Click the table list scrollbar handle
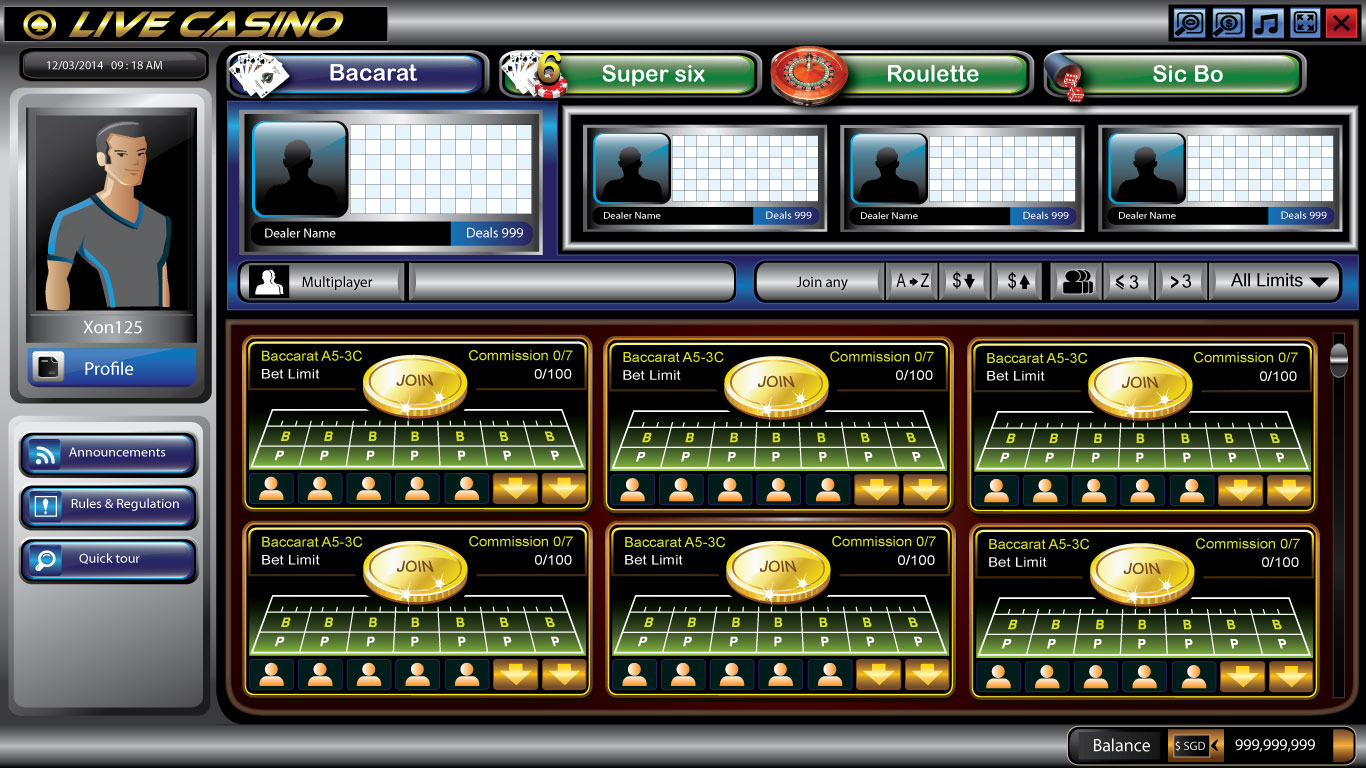The width and height of the screenshot is (1366, 768). (1339, 359)
